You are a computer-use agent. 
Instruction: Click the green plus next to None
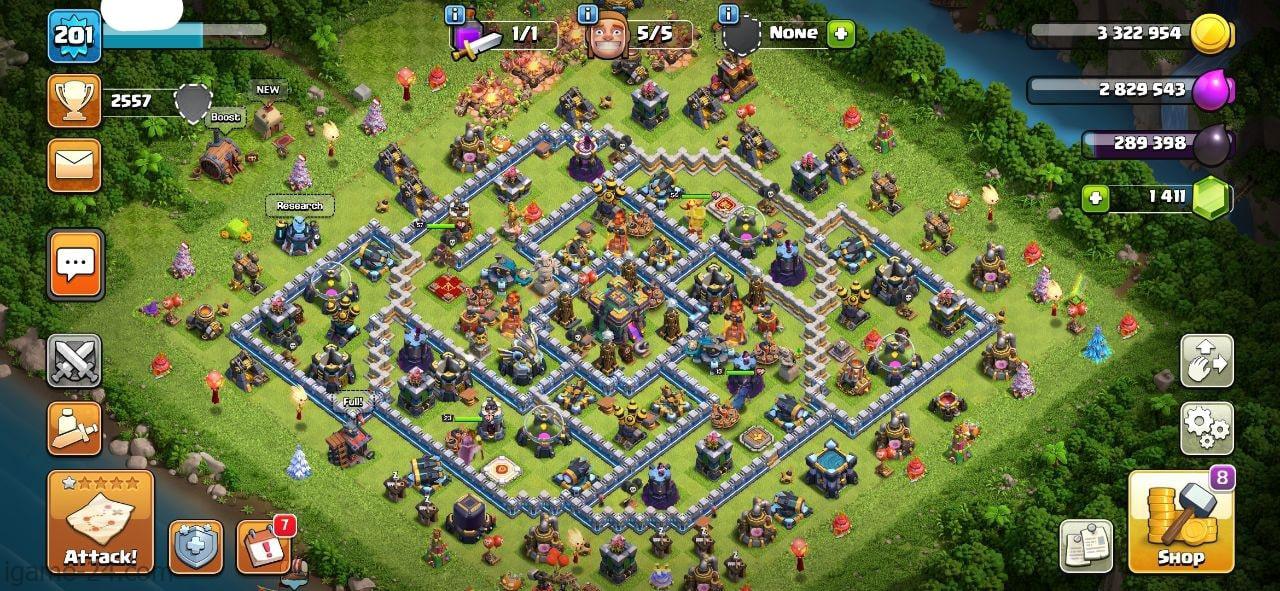pos(841,33)
